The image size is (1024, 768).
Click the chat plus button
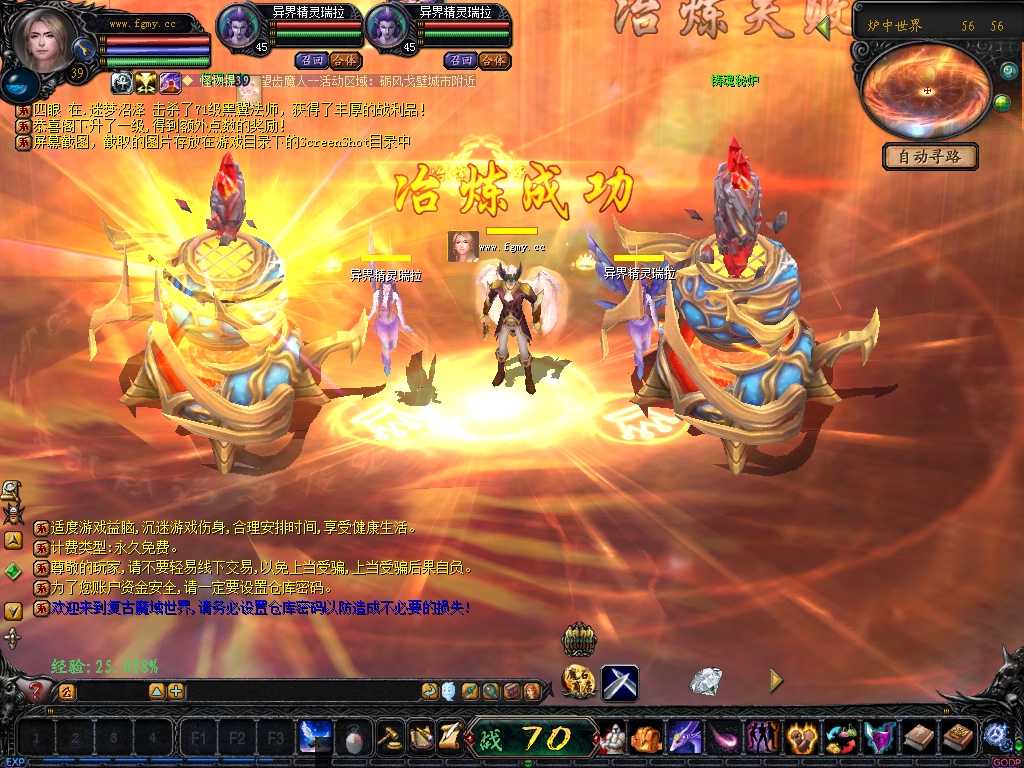click(176, 691)
